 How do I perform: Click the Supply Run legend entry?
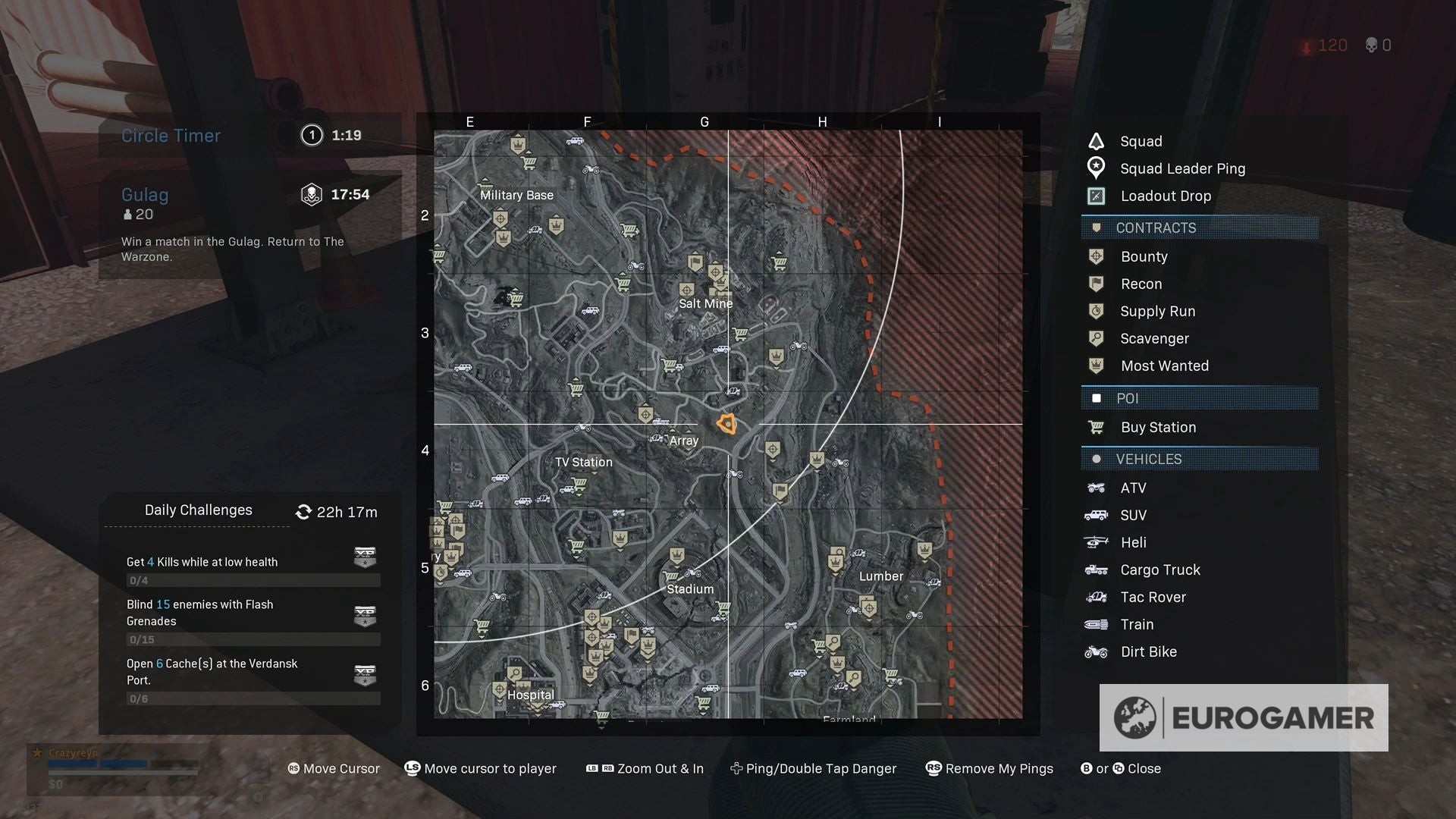click(1157, 311)
